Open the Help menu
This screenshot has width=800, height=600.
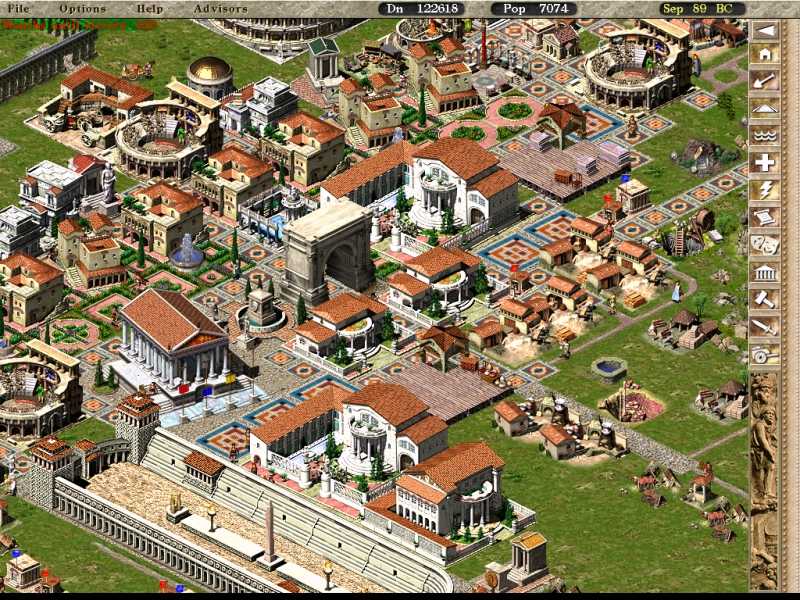click(x=149, y=8)
